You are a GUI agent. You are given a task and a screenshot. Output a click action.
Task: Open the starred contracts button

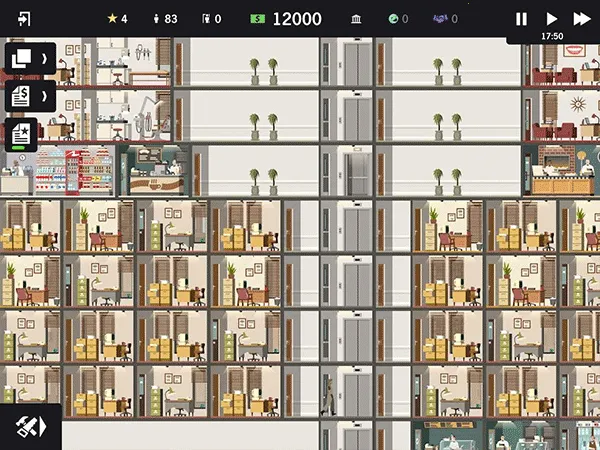click(21, 134)
